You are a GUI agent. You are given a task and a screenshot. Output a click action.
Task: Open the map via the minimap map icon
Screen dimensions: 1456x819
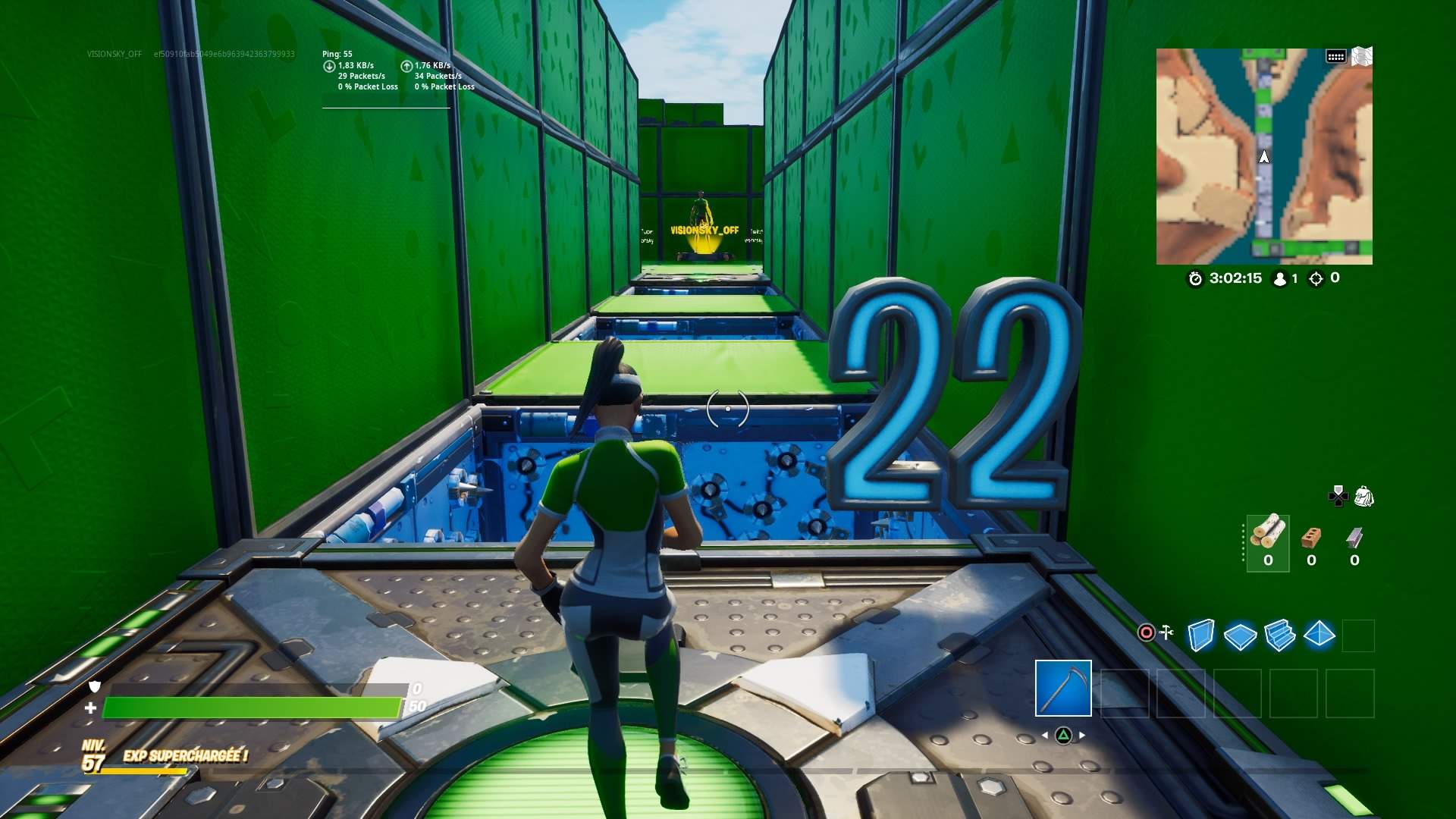pyautogui.click(x=1362, y=56)
